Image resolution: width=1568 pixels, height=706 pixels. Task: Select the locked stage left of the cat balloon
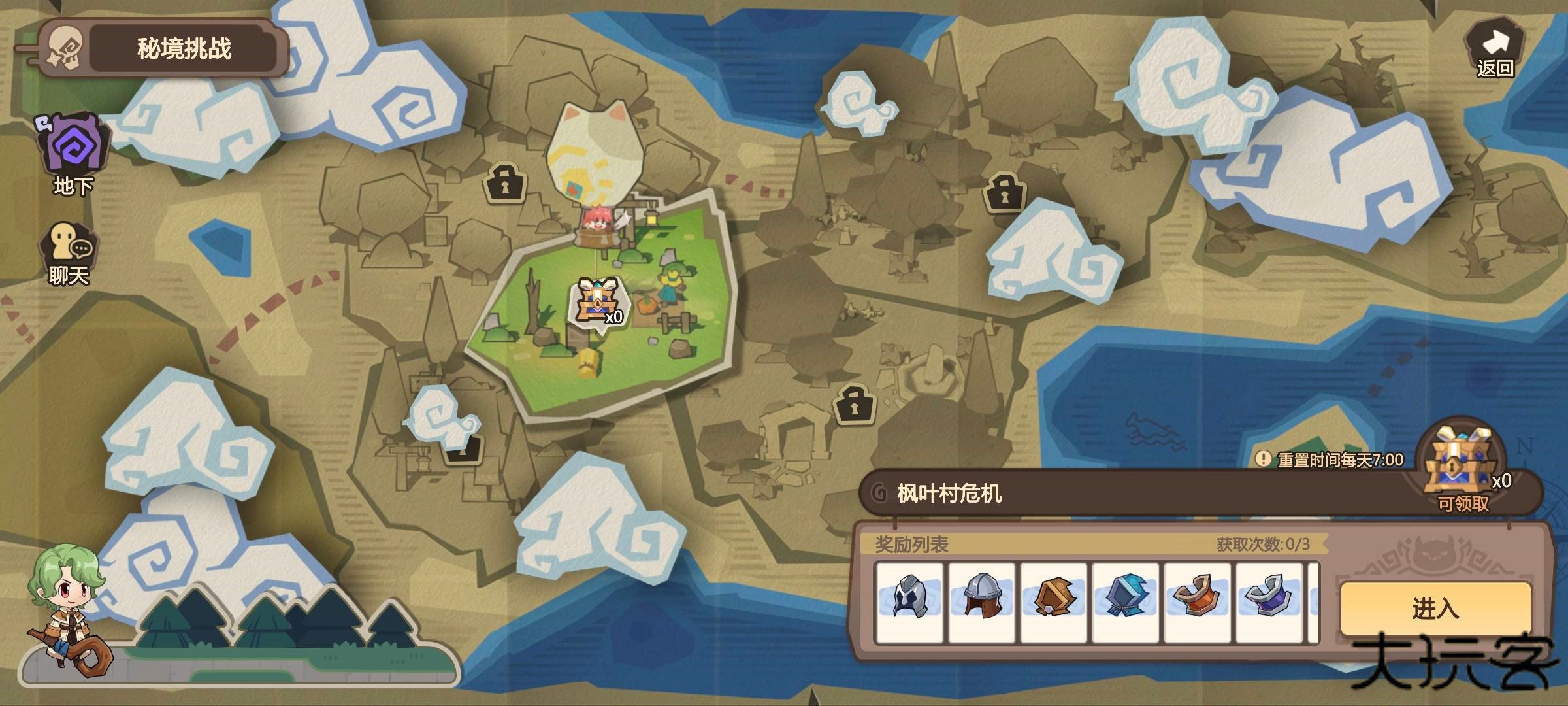[x=505, y=183]
